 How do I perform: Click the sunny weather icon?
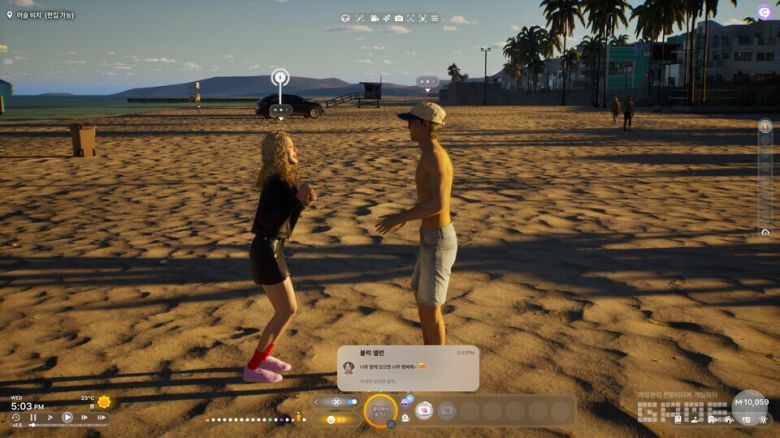click(104, 402)
